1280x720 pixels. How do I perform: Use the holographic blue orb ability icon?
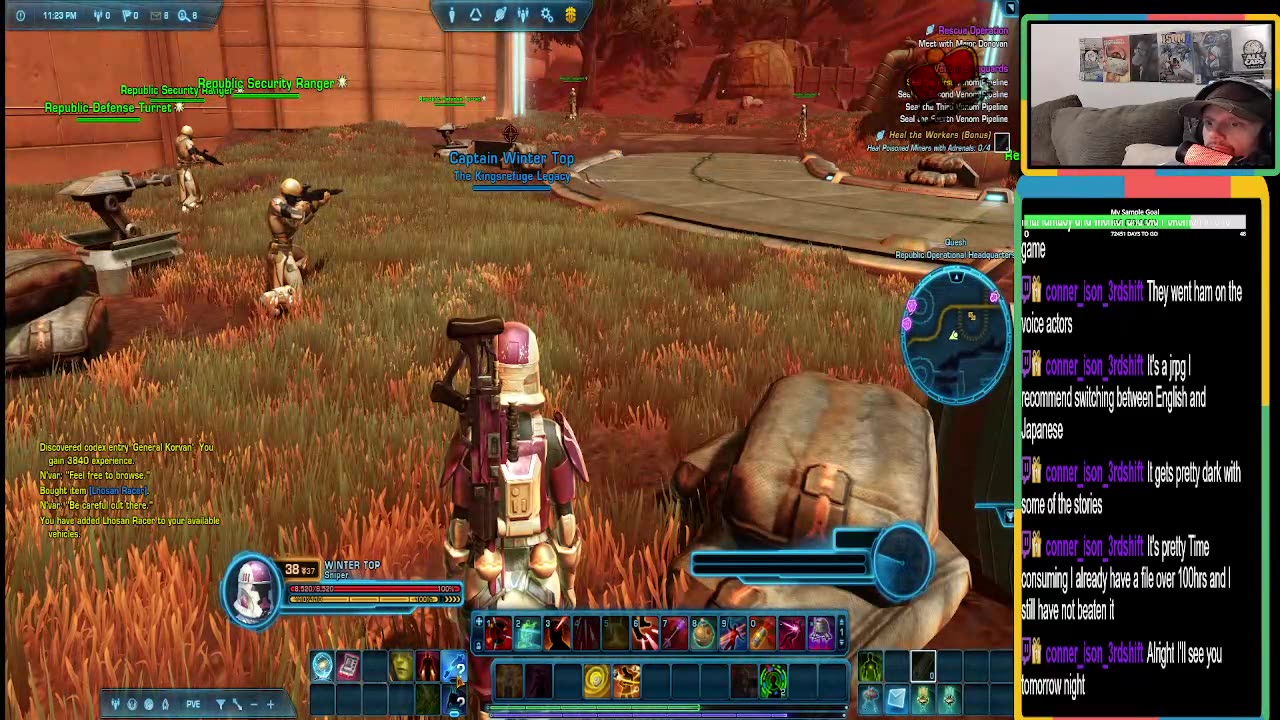[322, 667]
